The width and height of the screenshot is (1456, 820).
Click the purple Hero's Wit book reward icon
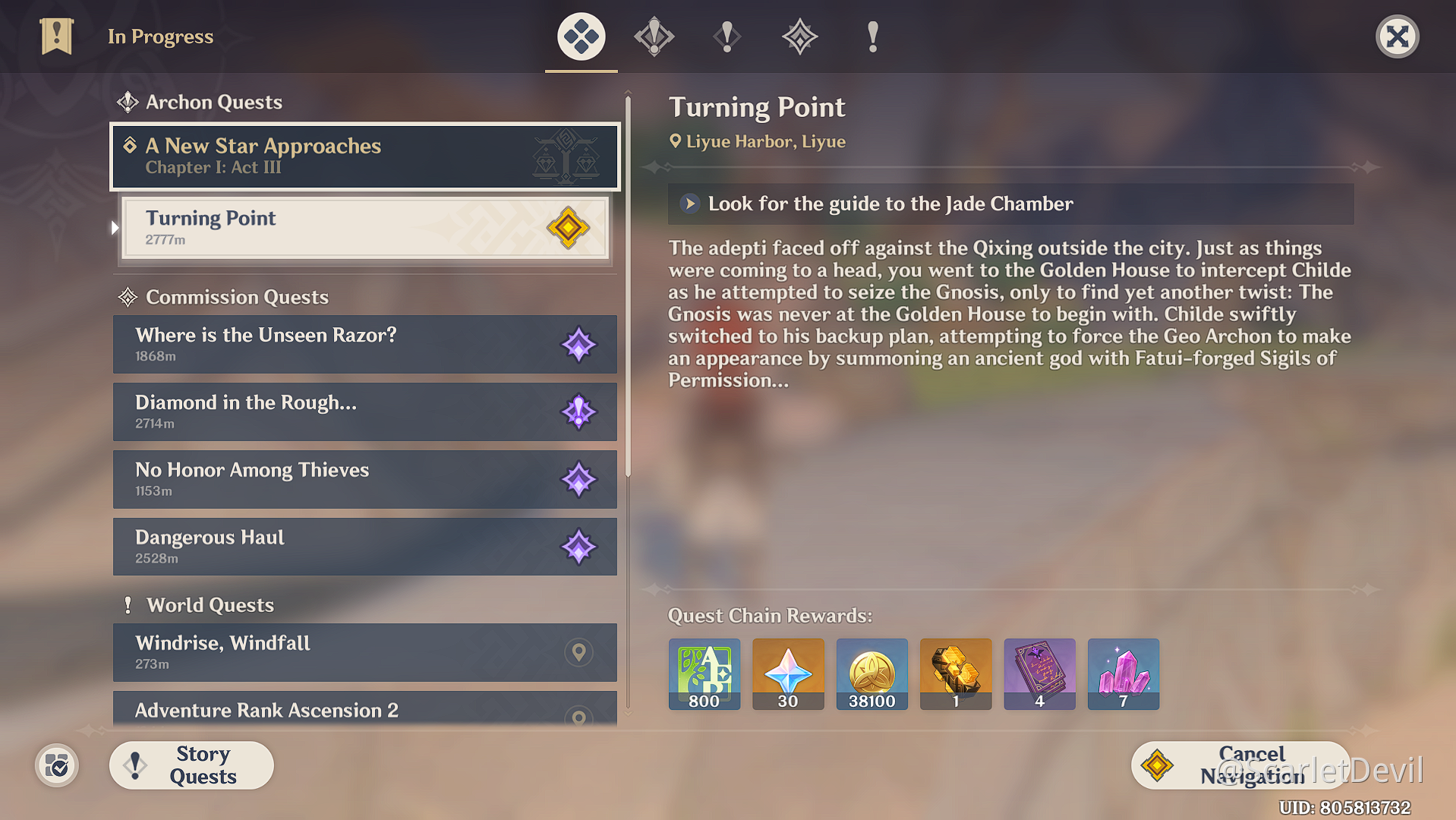coord(1039,674)
